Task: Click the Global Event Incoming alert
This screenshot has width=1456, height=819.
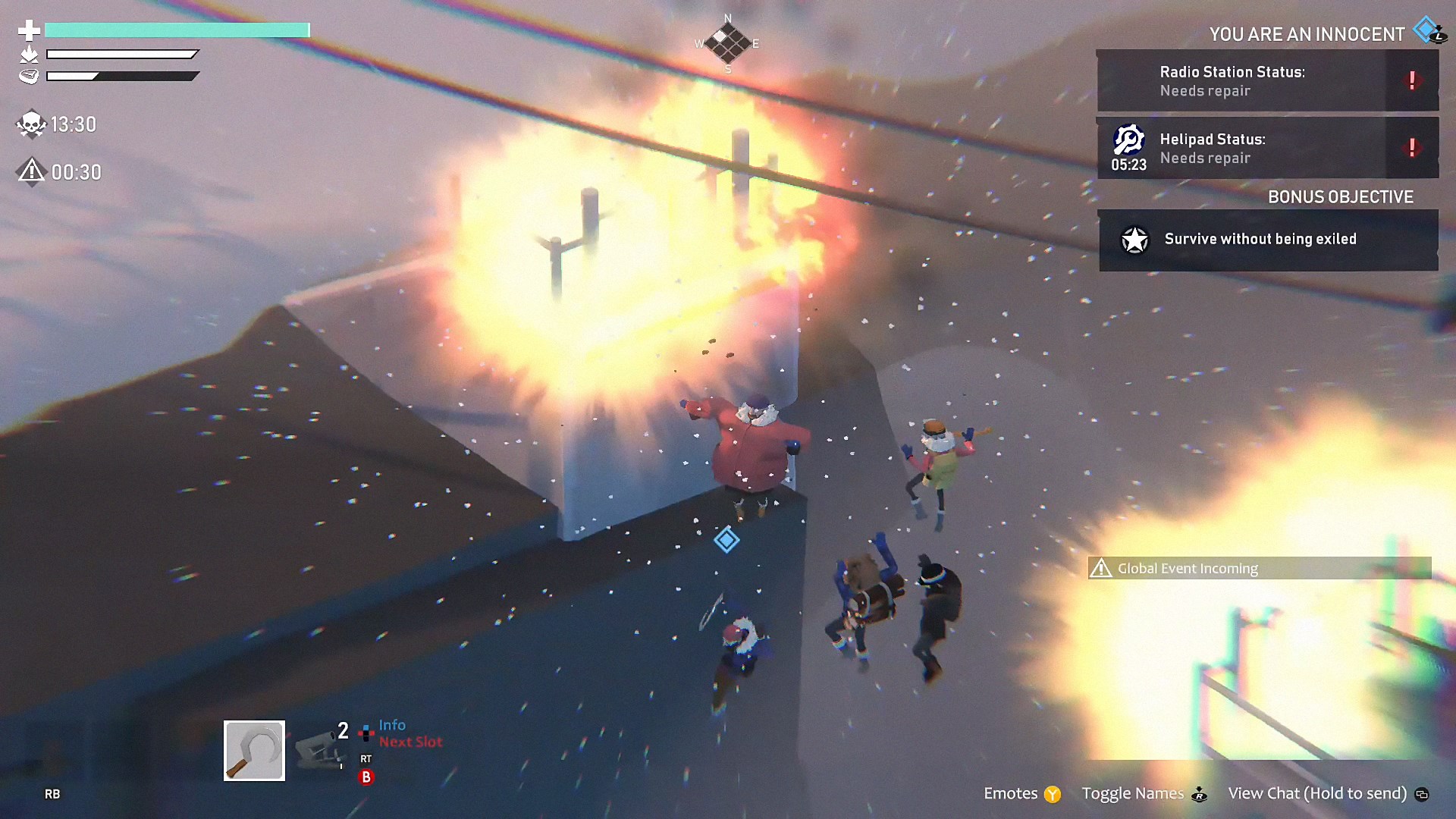Action: click(1259, 568)
